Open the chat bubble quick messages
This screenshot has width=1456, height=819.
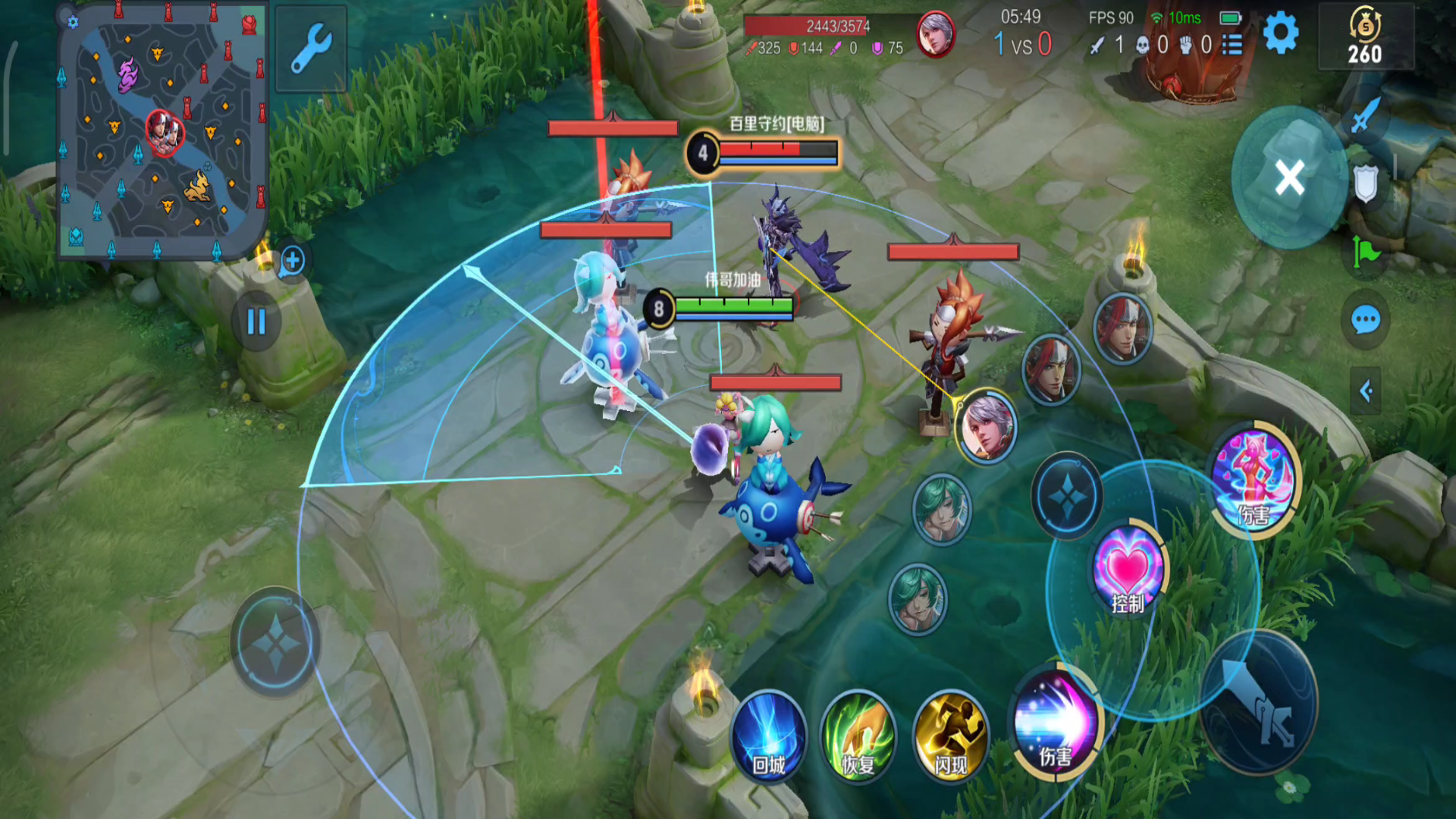(1365, 320)
